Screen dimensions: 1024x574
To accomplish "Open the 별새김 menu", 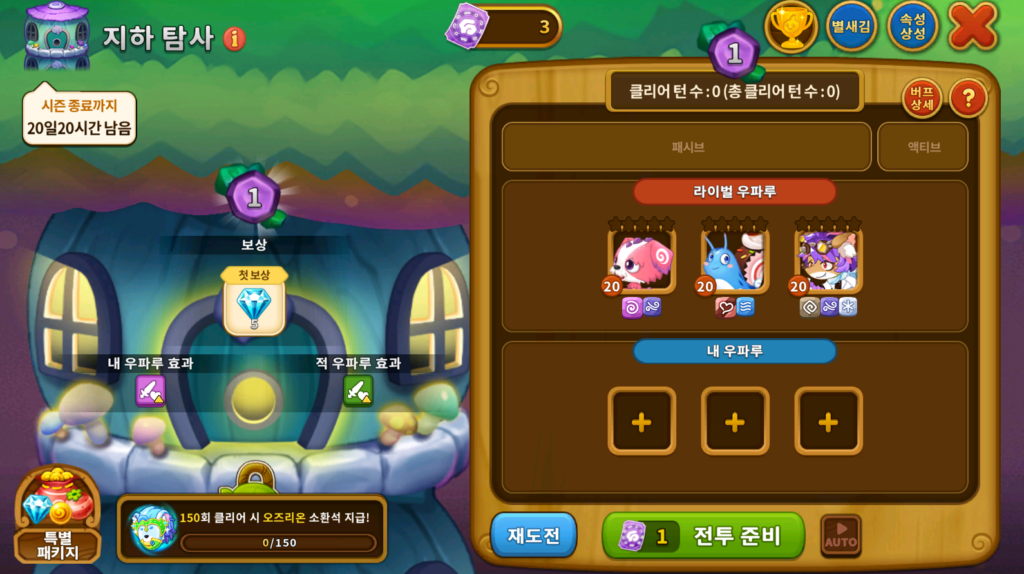I will [851, 27].
